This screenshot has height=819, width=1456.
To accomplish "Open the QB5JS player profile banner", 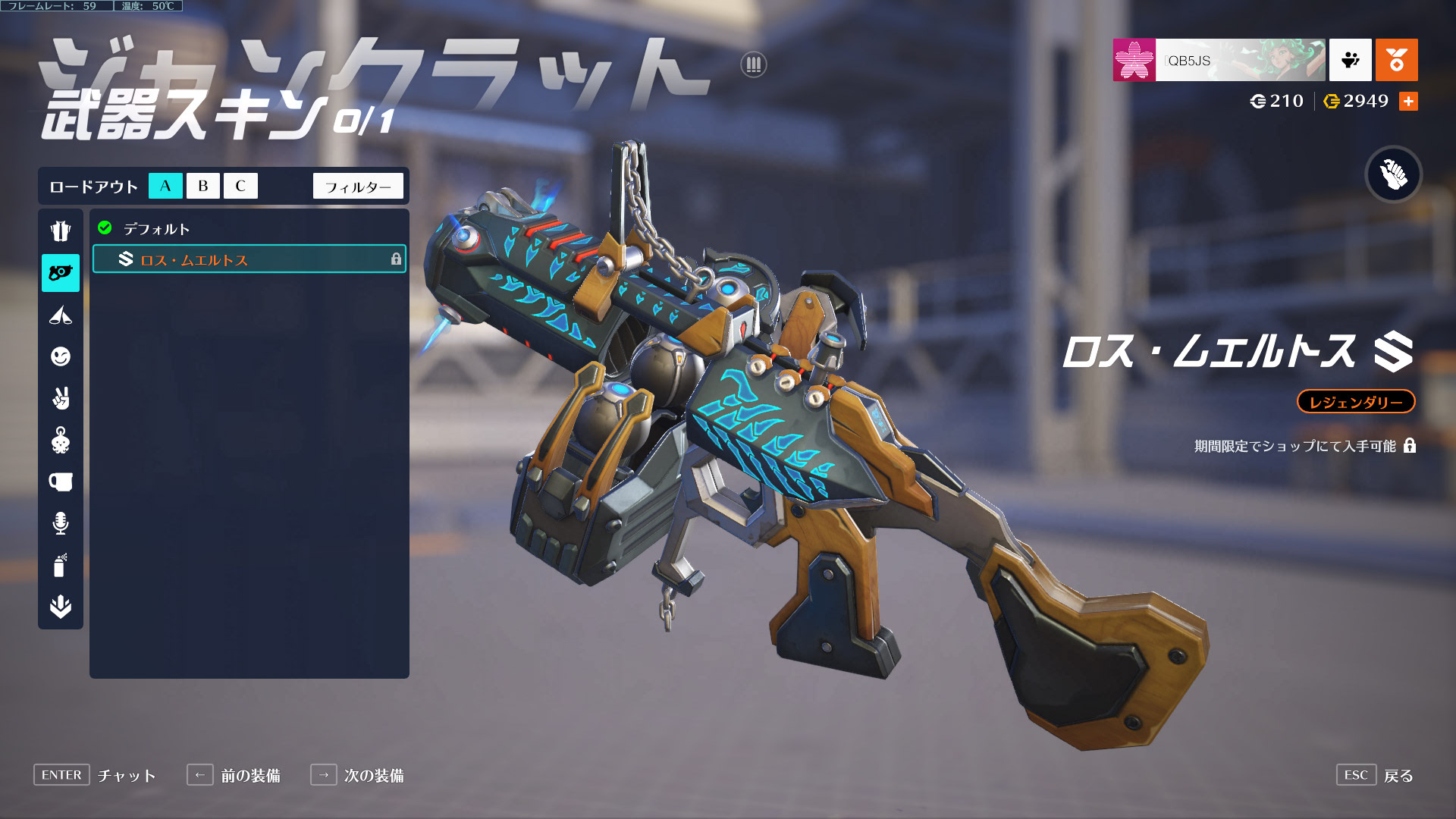I will coord(1219,60).
